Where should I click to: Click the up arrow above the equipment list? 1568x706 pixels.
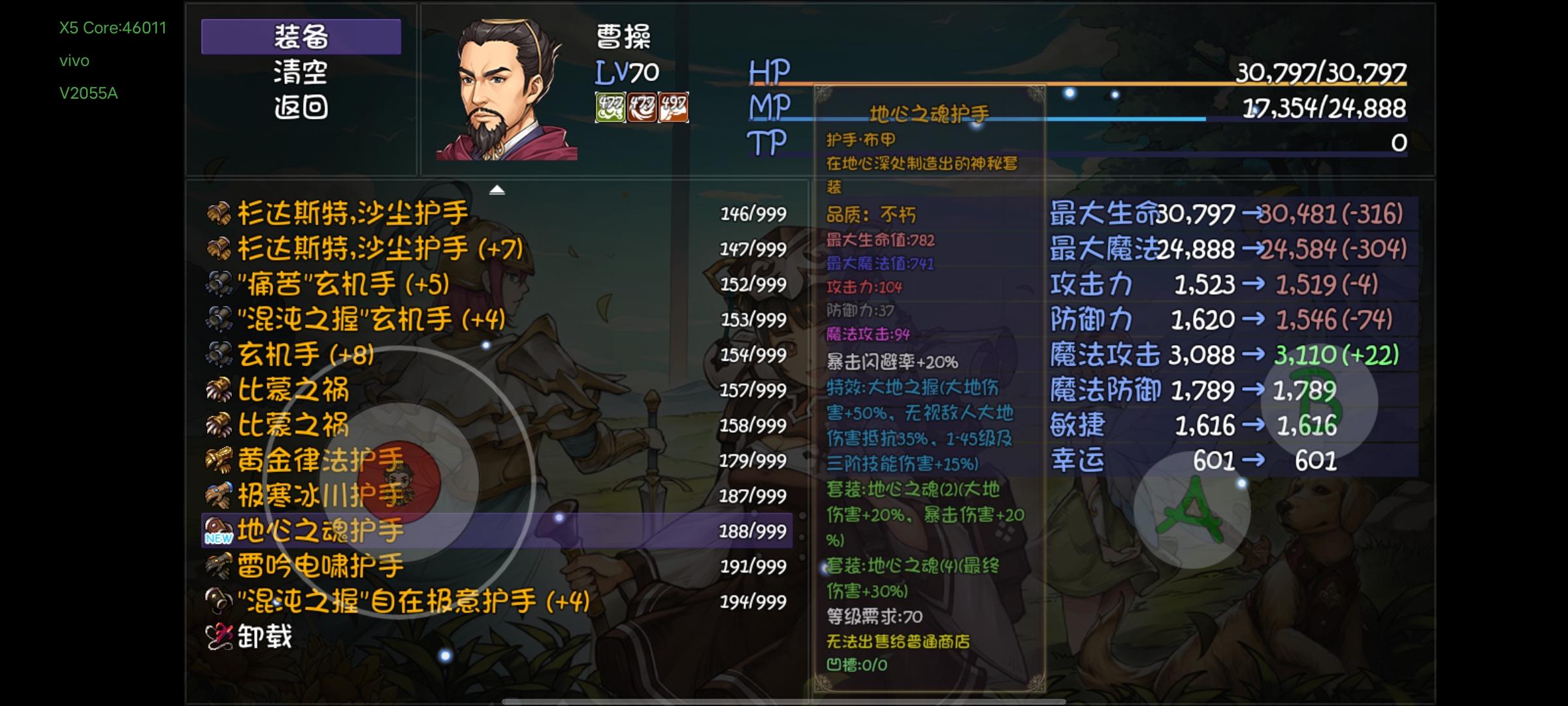coord(498,190)
